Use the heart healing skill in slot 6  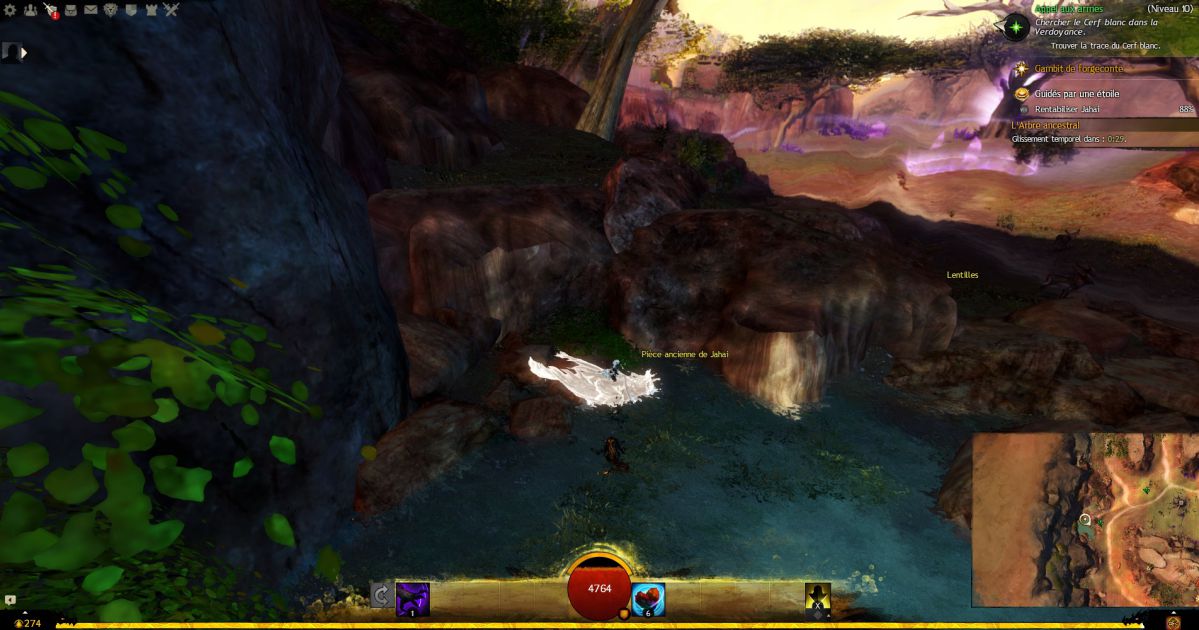[648, 598]
